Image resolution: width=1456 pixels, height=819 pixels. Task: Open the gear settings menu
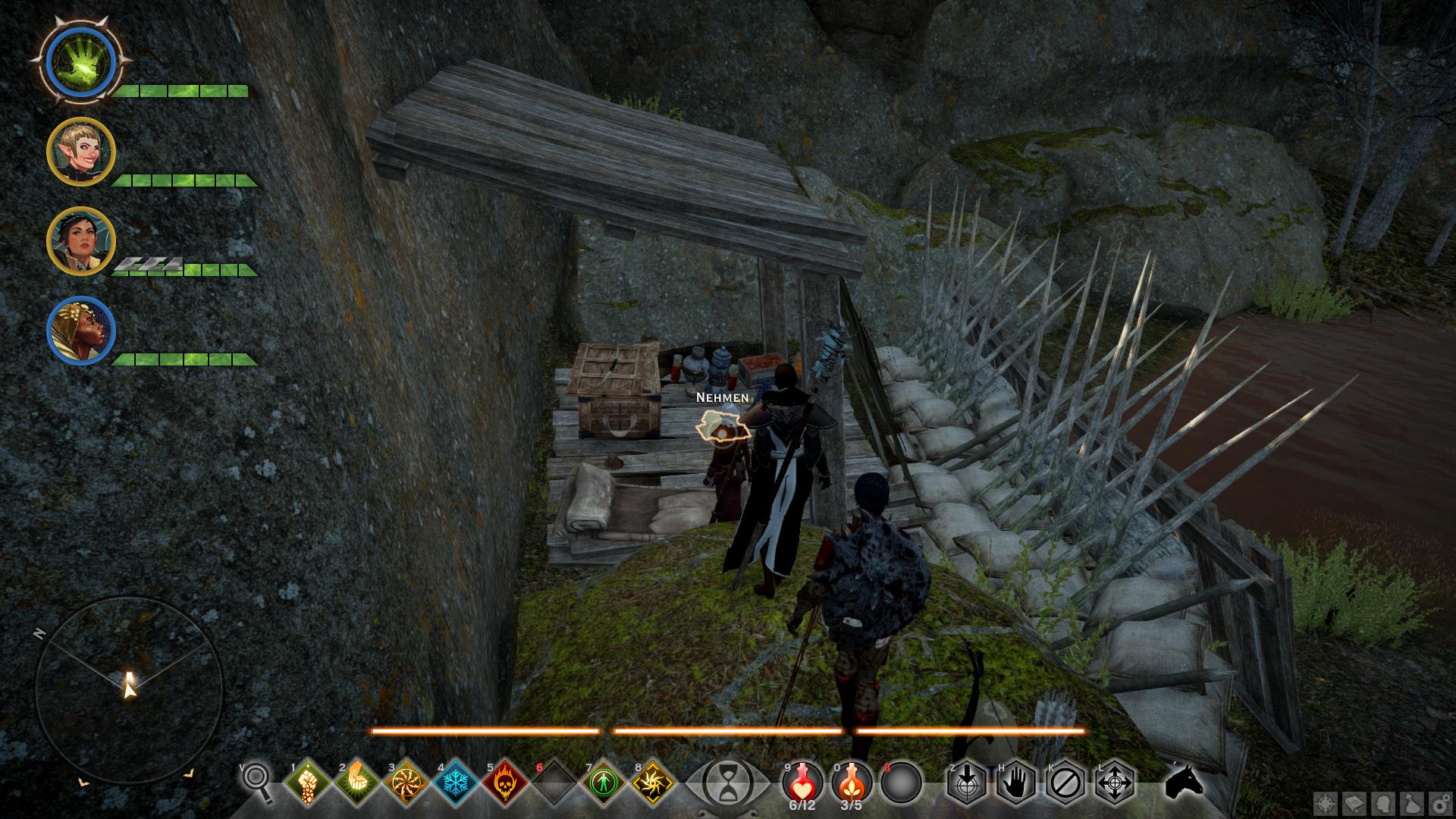(x=1437, y=804)
